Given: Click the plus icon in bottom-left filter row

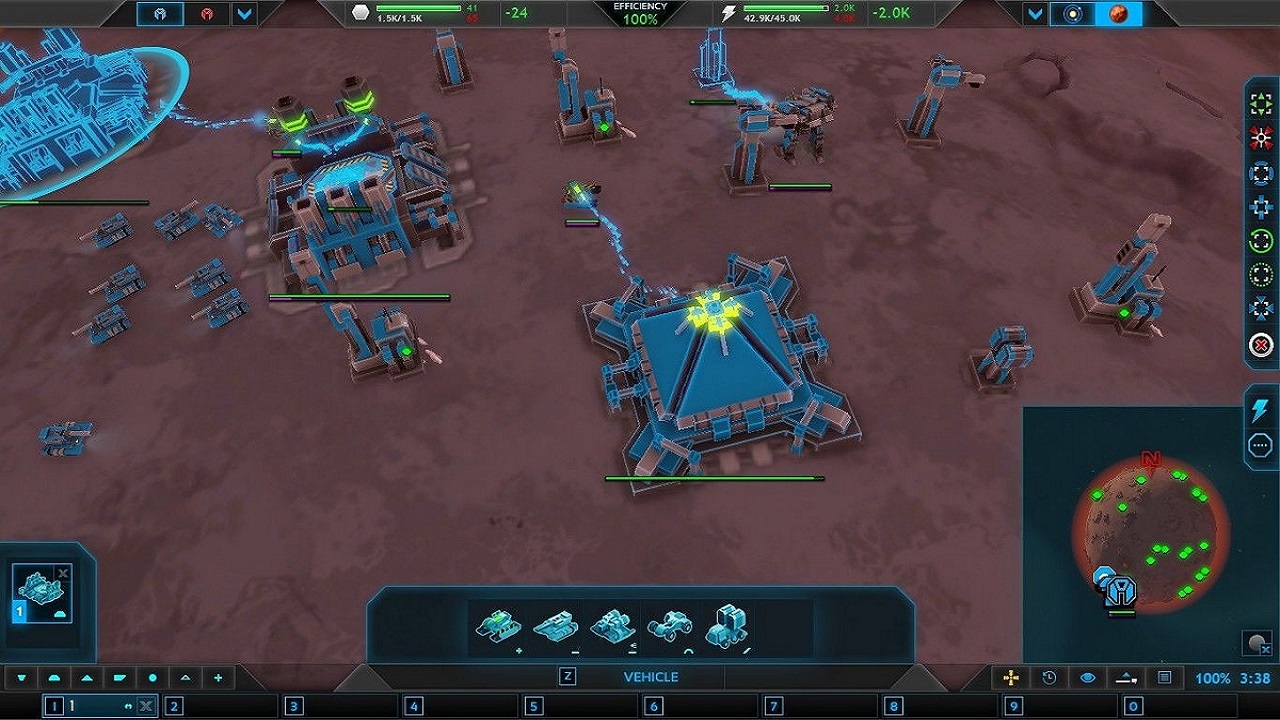Looking at the screenshot, I should pos(218,678).
